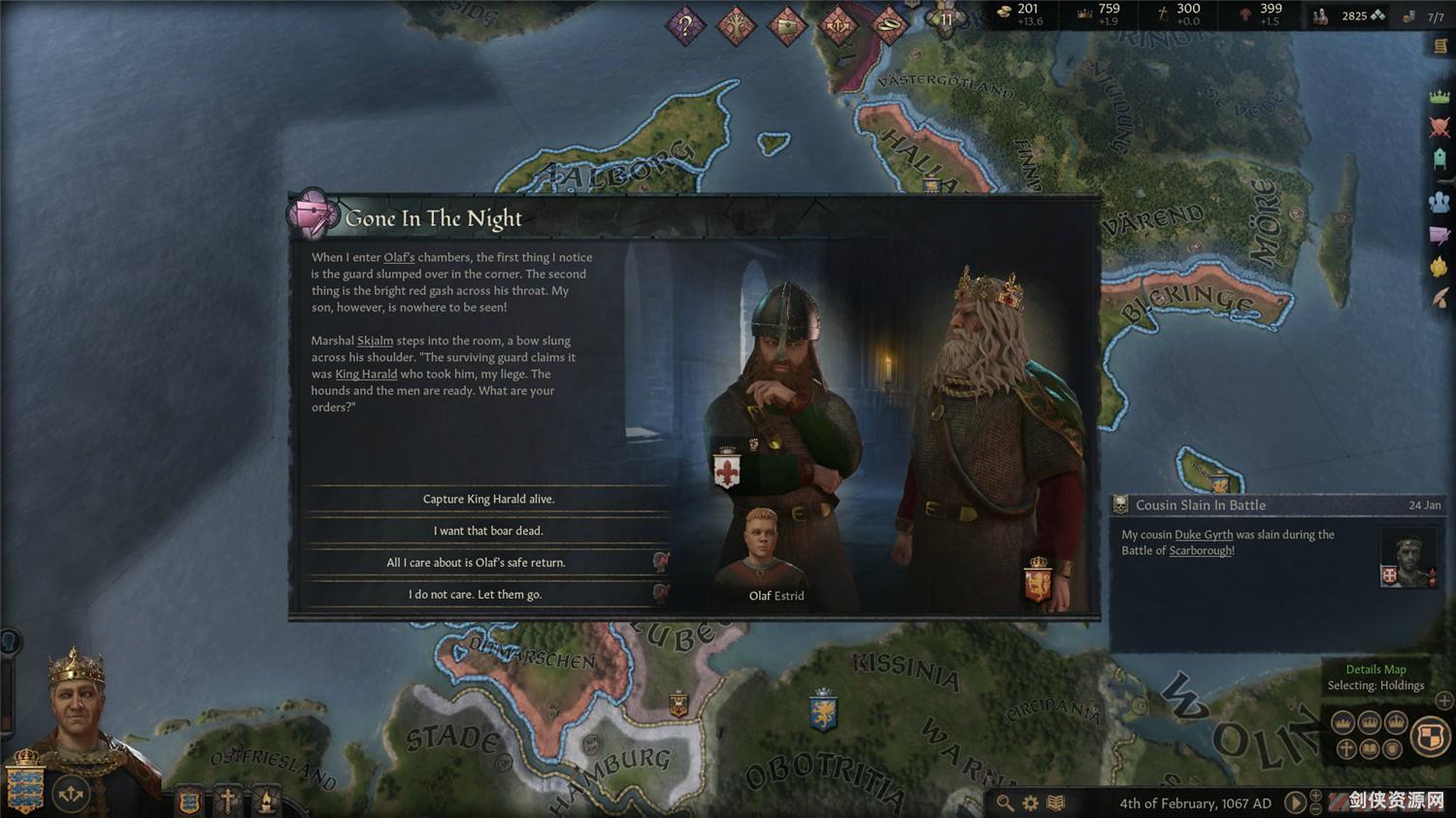
Task: Open the Scarborough link in the notification
Action: coord(1200,551)
